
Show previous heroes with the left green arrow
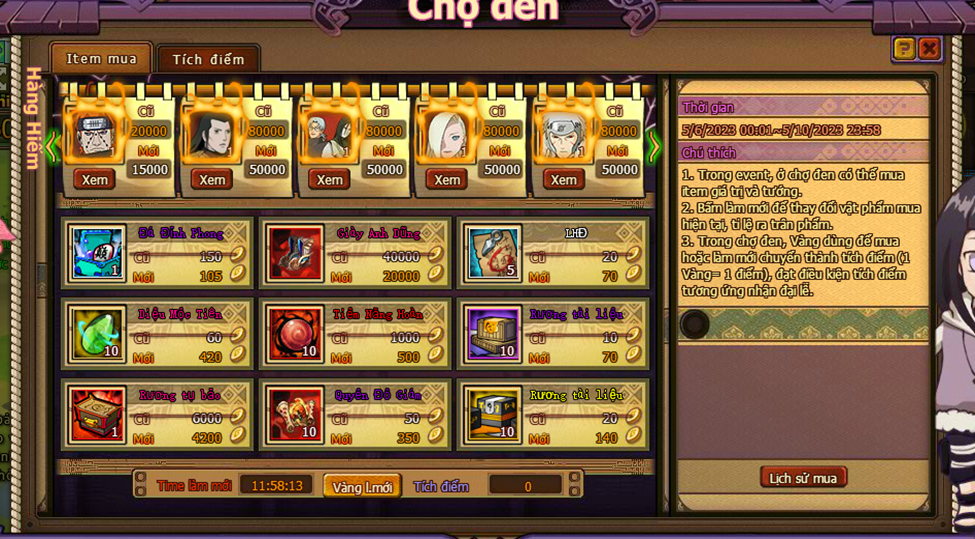point(51,147)
